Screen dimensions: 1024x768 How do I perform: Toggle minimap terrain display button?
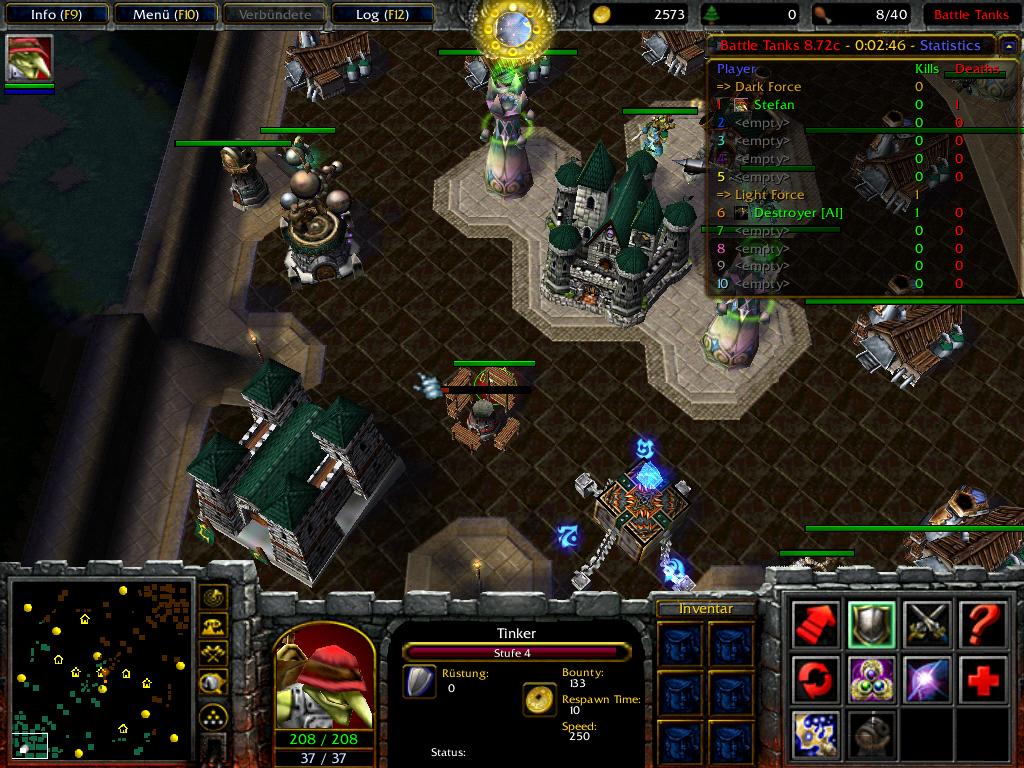(x=213, y=626)
